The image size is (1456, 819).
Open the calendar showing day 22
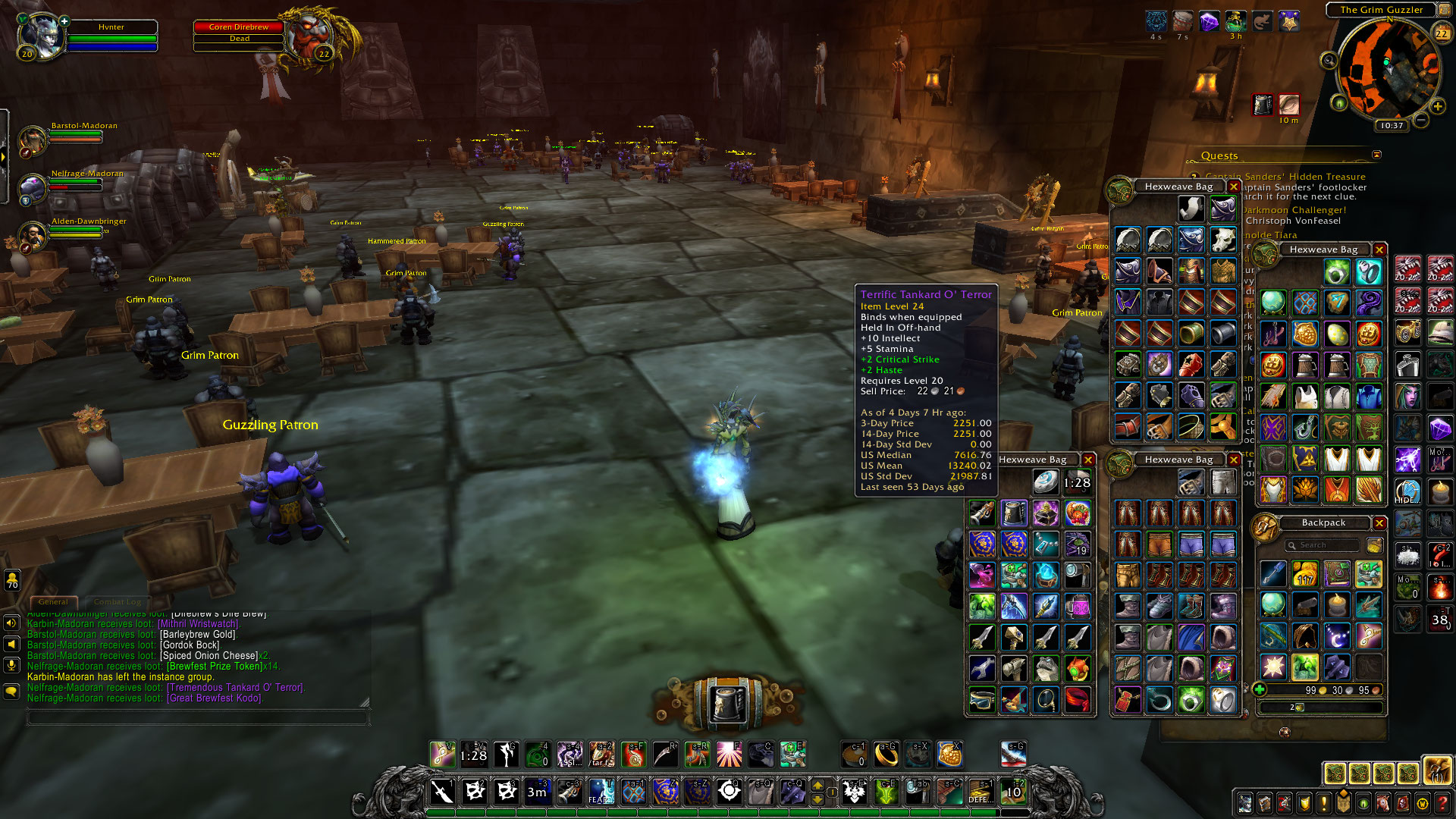click(1441, 33)
